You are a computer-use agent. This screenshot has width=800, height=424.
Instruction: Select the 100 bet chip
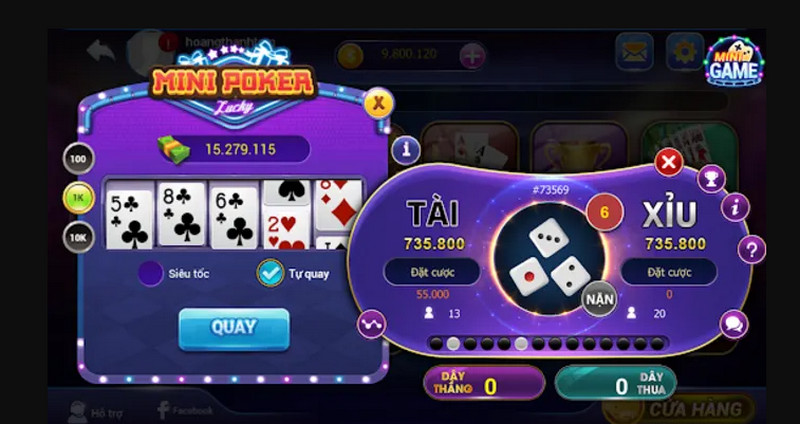pos(78,158)
